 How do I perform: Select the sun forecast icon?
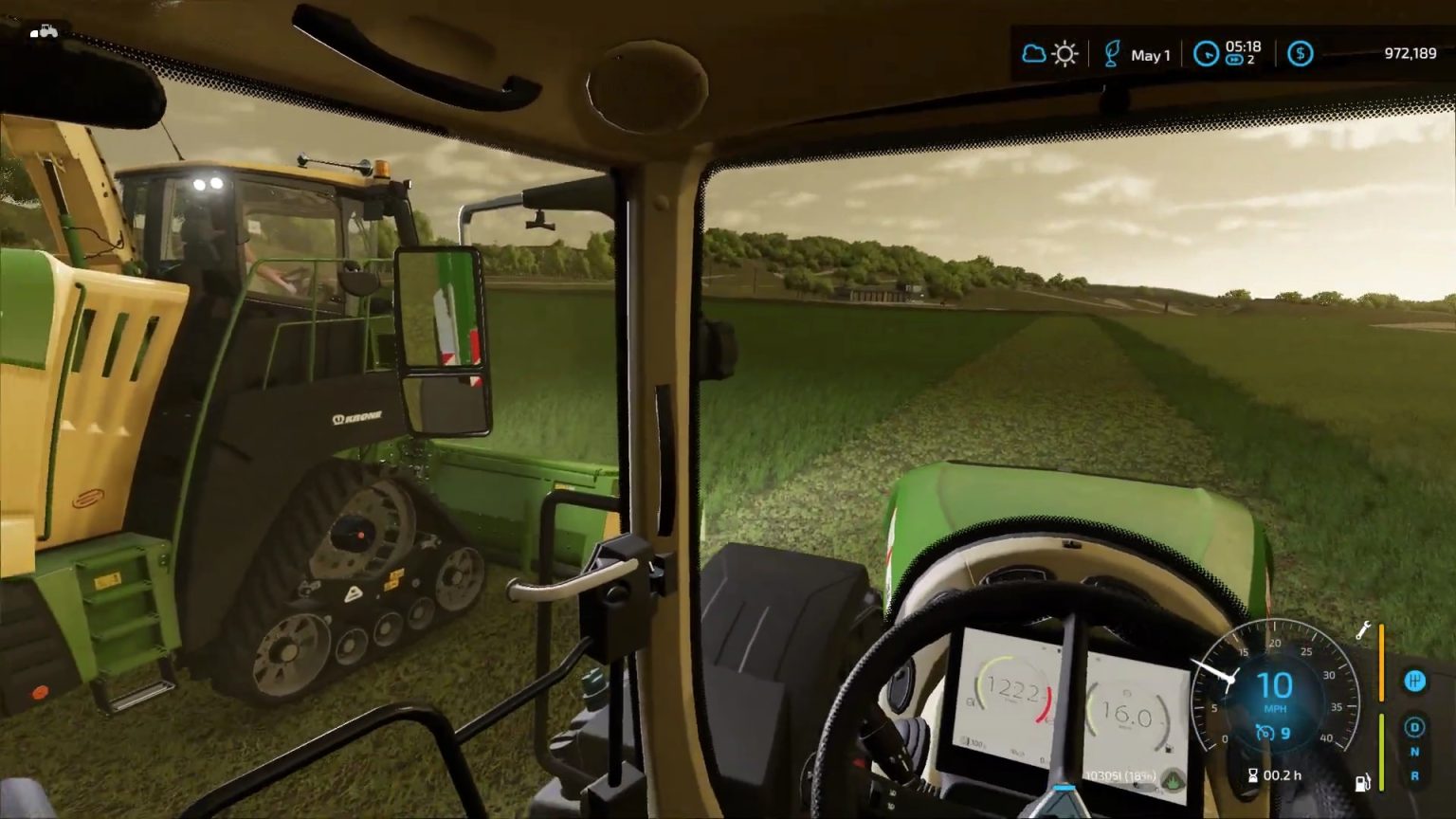1065,53
